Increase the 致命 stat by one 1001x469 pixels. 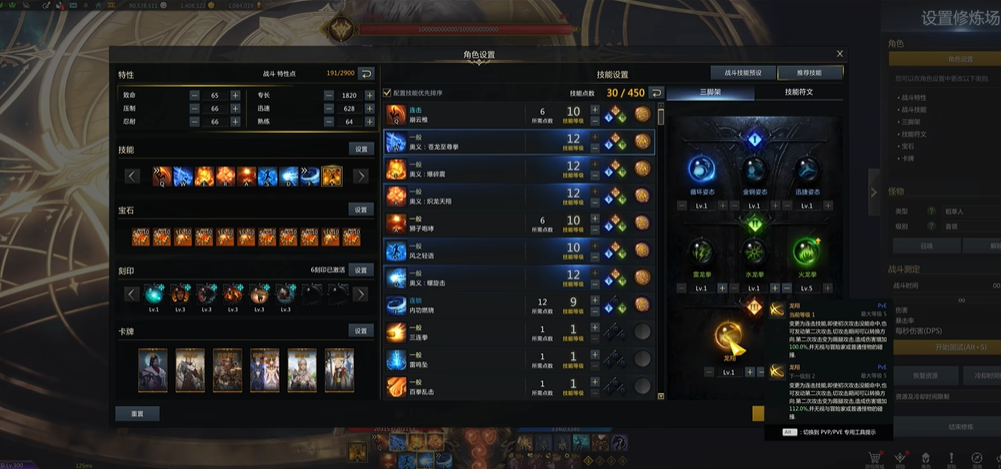coord(235,94)
